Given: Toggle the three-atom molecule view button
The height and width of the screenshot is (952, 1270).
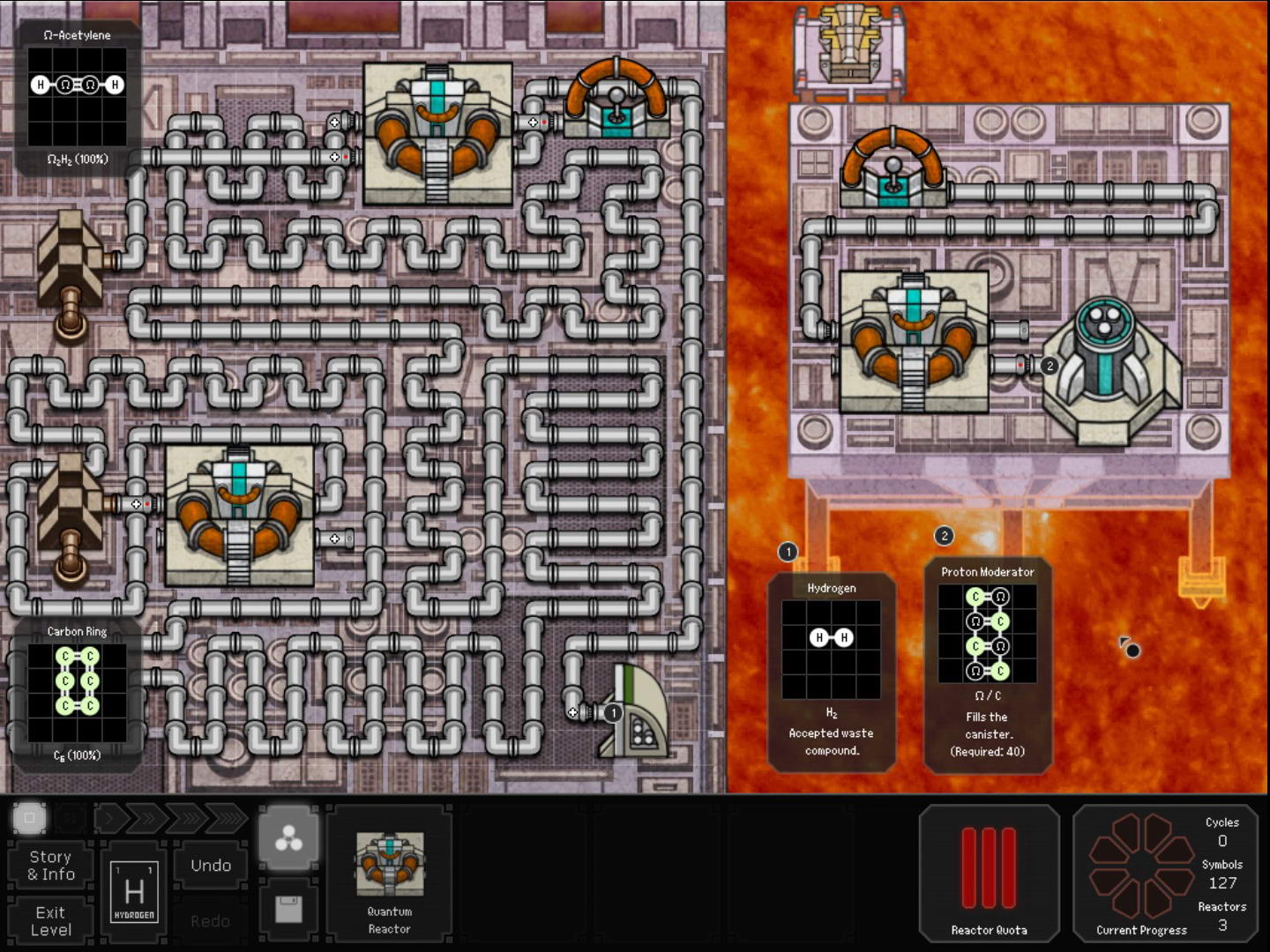Looking at the screenshot, I should [288, 841].
